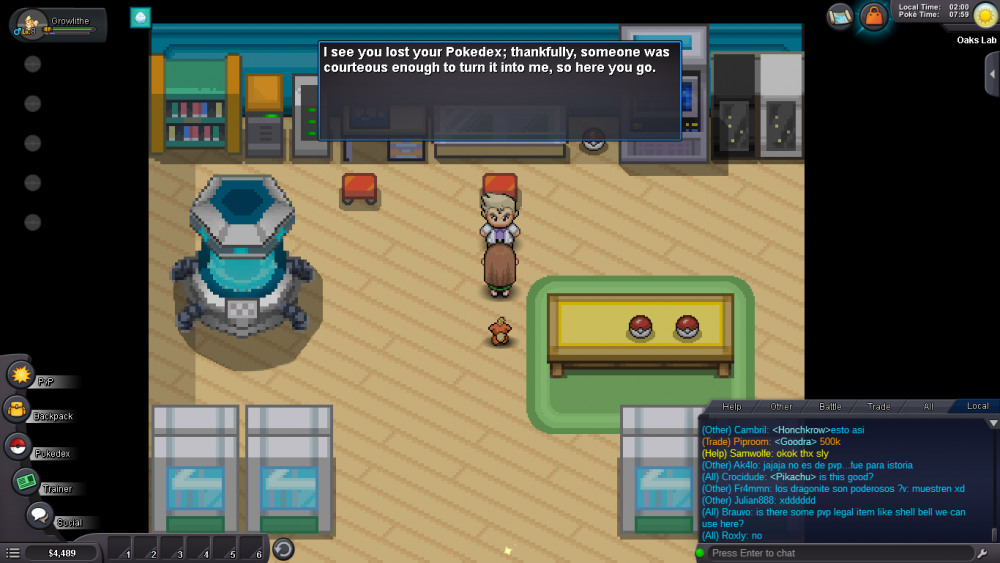Open the PvP menu
The width and height of the screenshot is (1000, 563).
(21, 375)
